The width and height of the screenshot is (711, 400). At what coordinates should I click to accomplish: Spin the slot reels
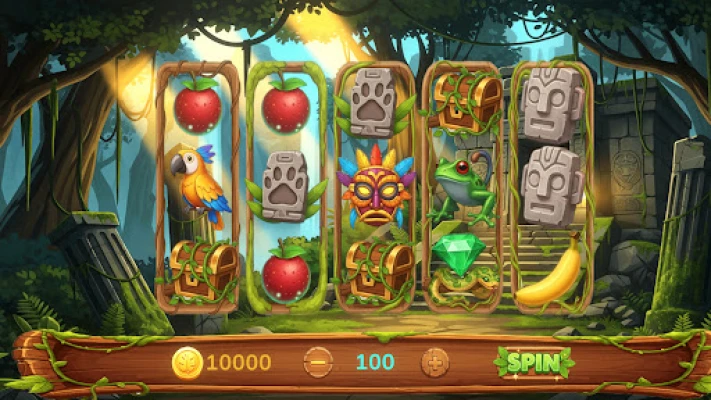pos(532,361)
